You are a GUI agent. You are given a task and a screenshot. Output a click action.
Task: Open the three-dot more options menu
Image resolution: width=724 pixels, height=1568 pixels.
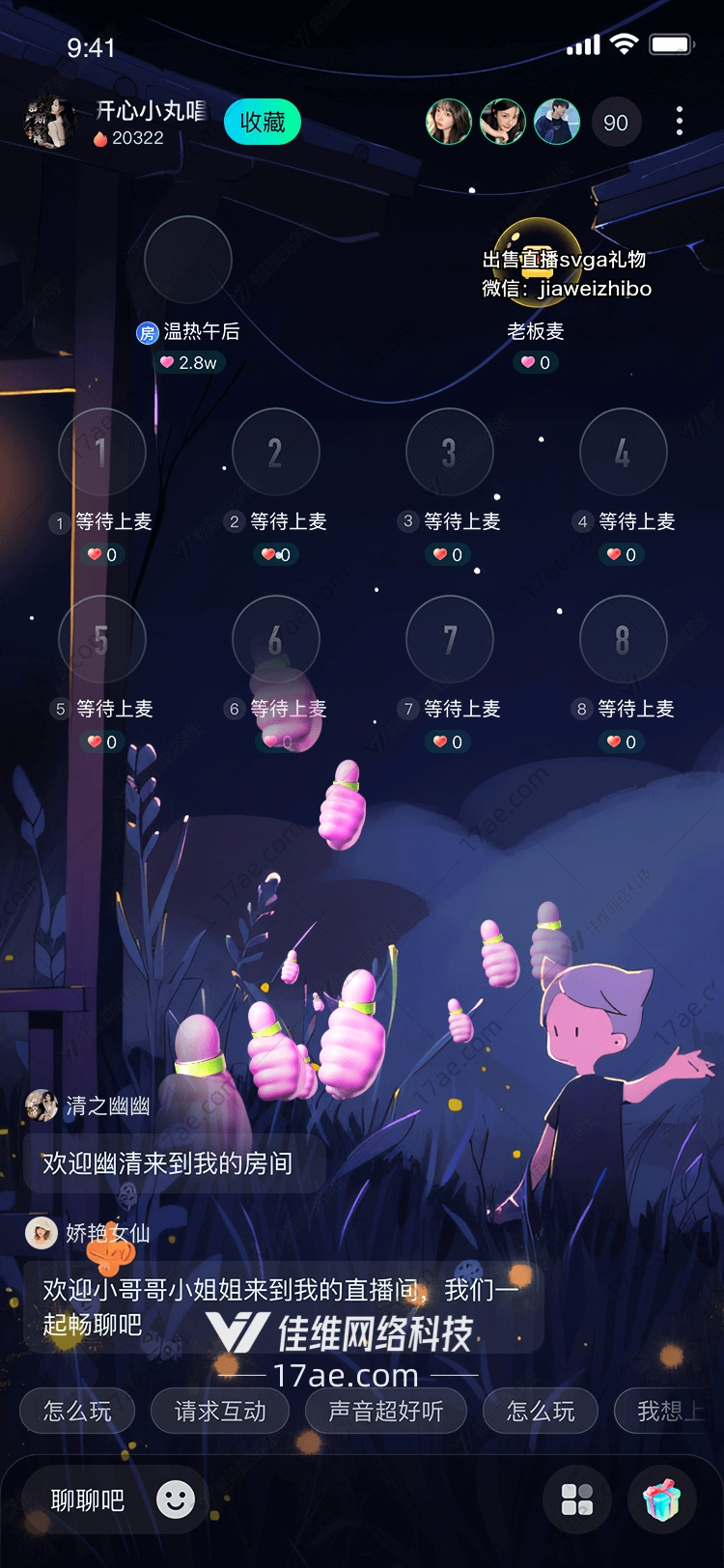[x=680, y=121]
